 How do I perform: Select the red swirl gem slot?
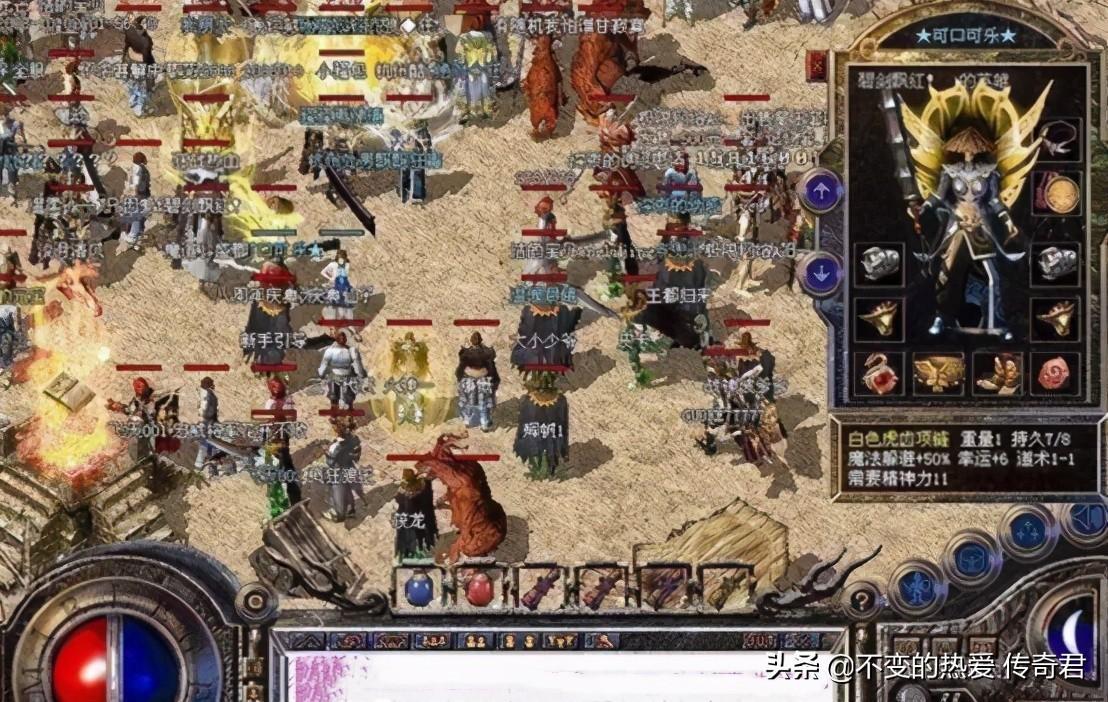pyautogui.click(x=1056, y=373)
